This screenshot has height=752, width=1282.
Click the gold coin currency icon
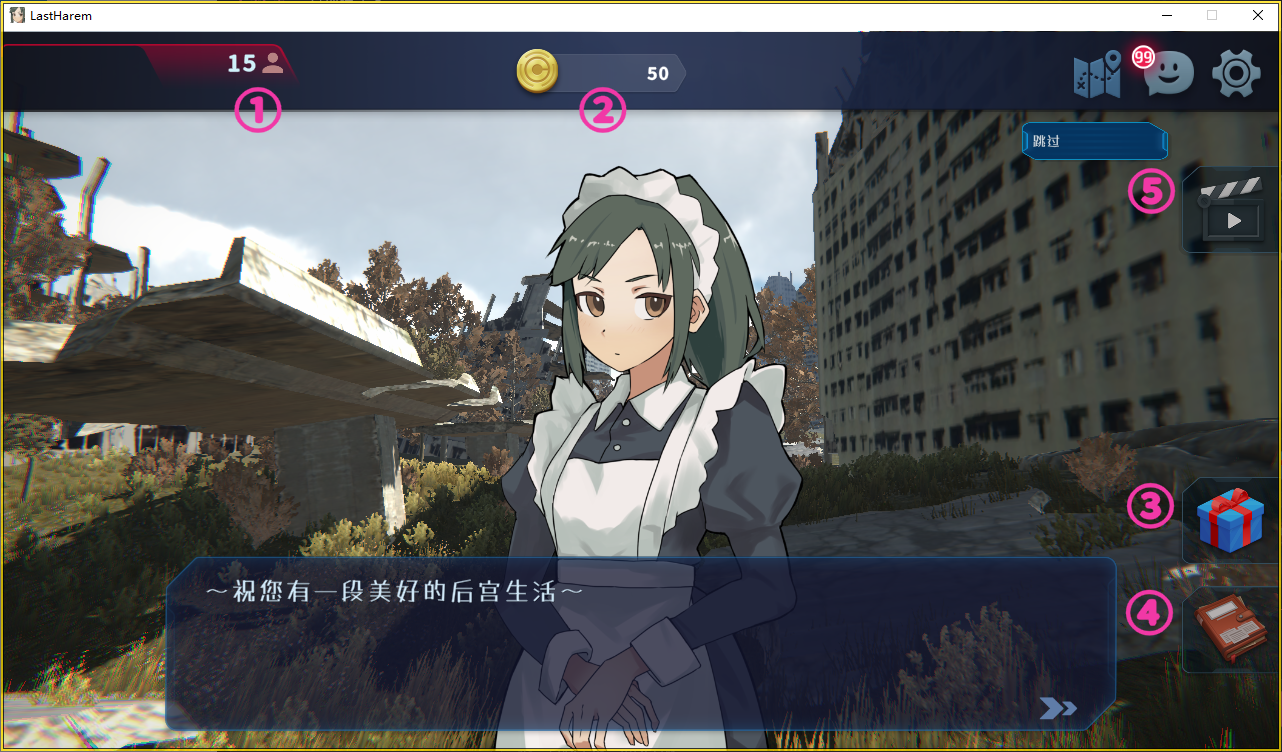tap(537, 73)
